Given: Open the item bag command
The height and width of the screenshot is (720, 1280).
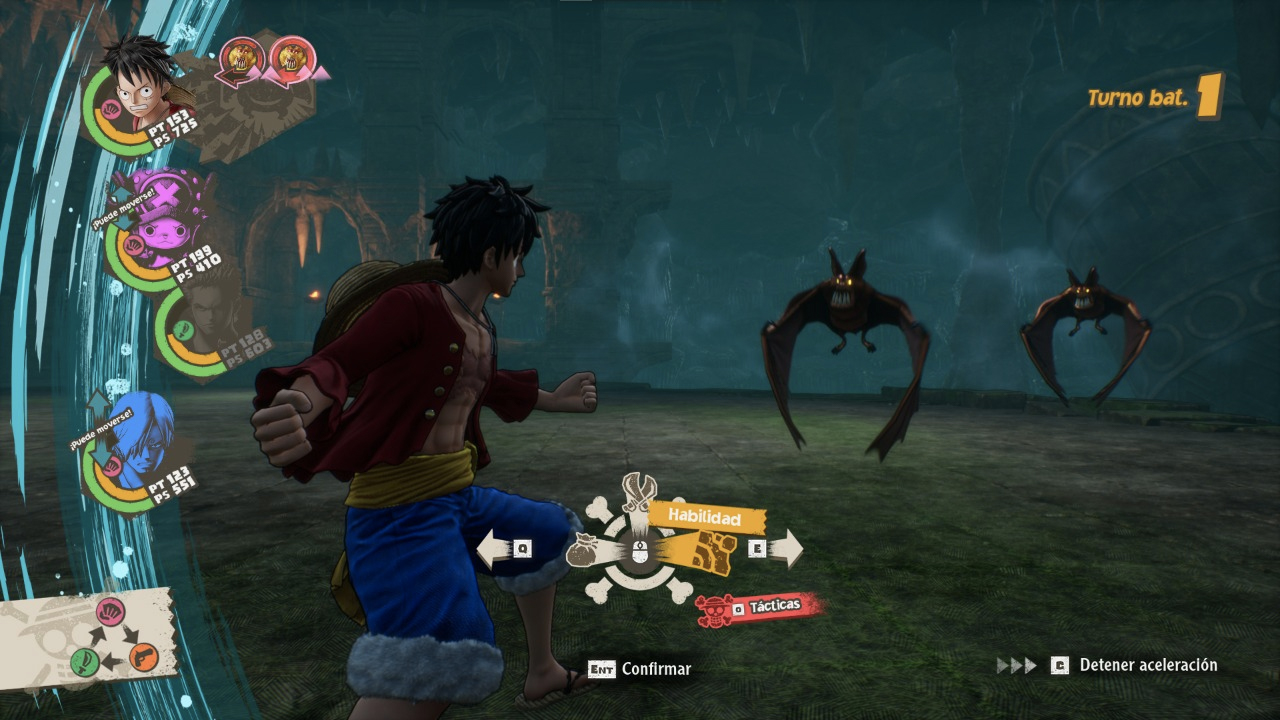Looking at the screenshot, I should pos(585,549).
